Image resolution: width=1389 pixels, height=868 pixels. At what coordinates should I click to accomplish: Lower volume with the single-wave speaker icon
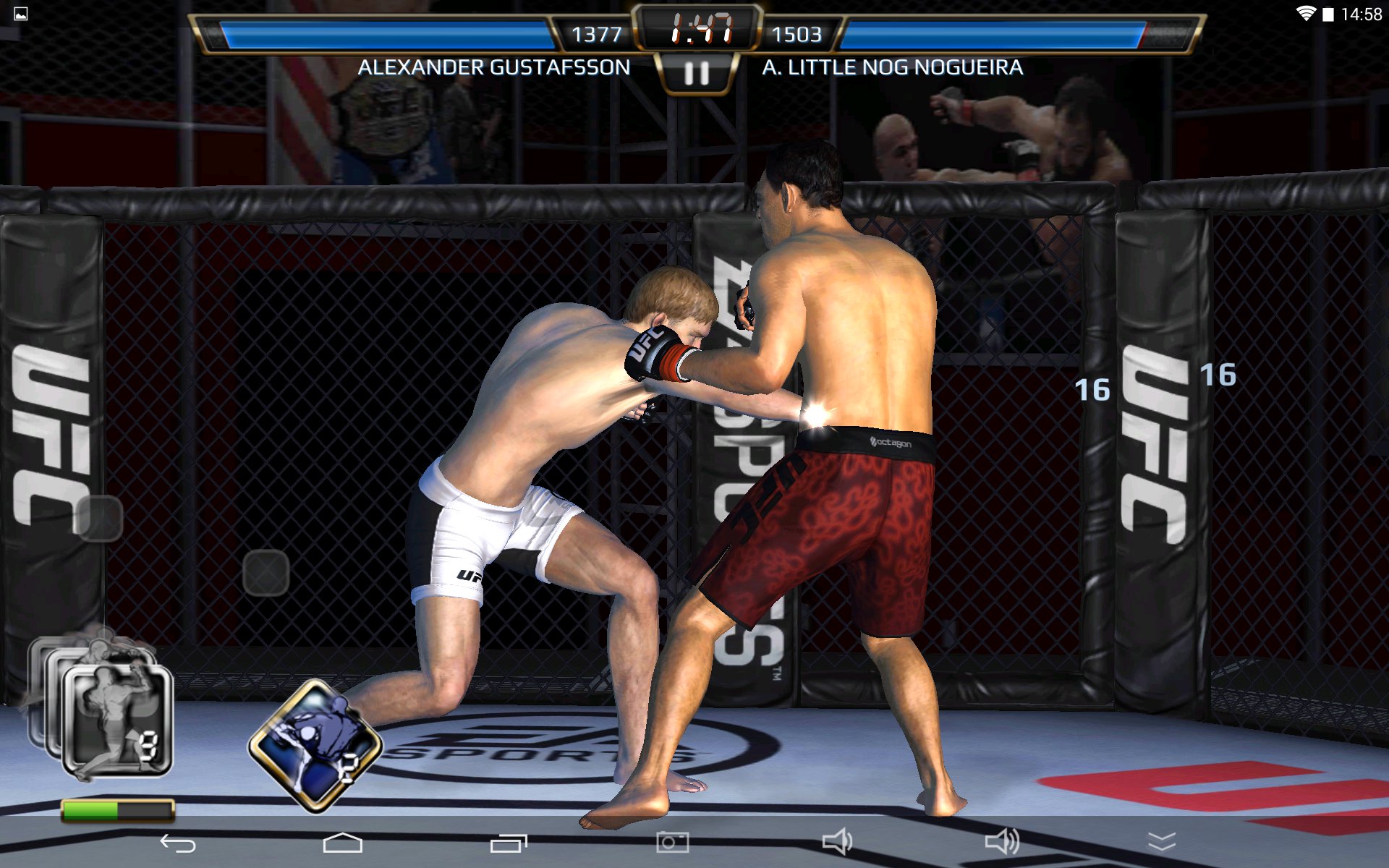(837, 841)
